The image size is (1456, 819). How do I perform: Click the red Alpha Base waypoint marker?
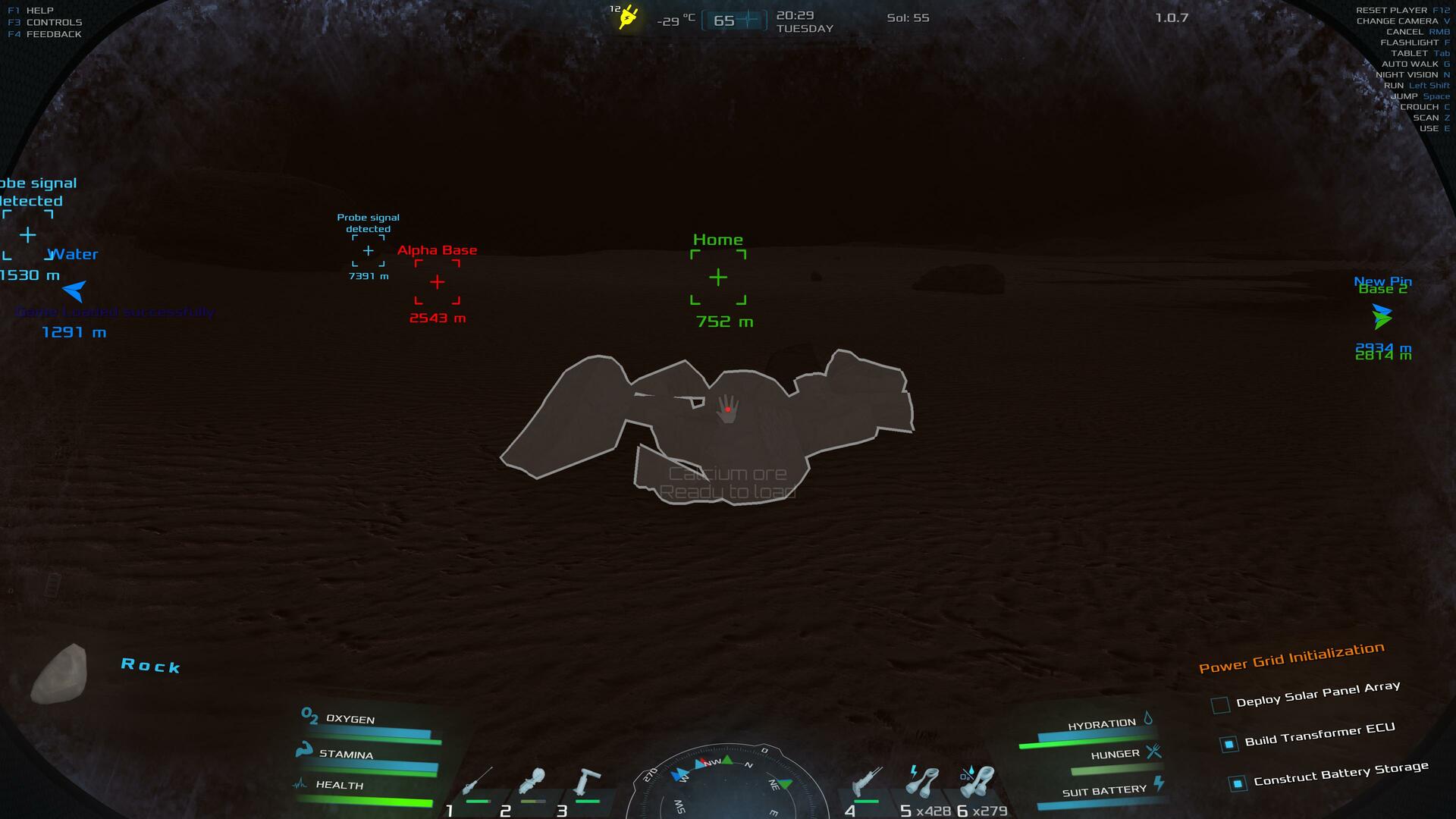tap(438, 282)
